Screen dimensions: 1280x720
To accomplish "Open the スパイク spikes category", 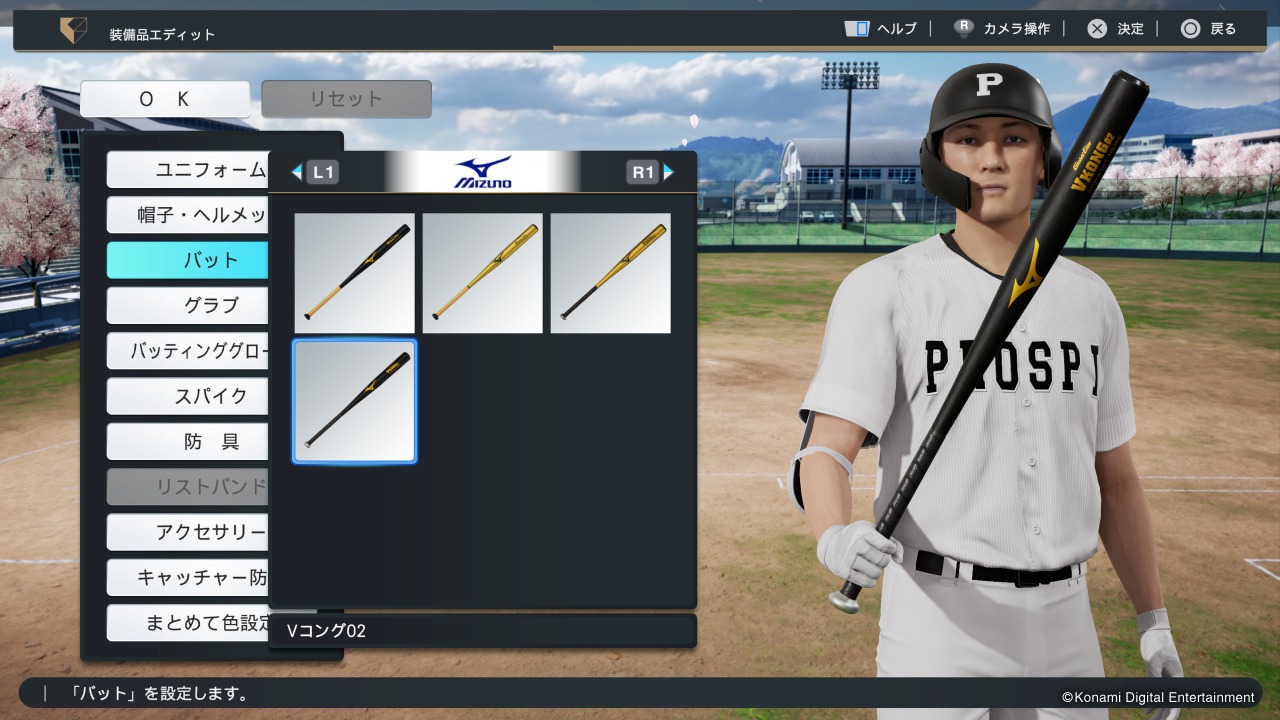I will tap(188, 396).
